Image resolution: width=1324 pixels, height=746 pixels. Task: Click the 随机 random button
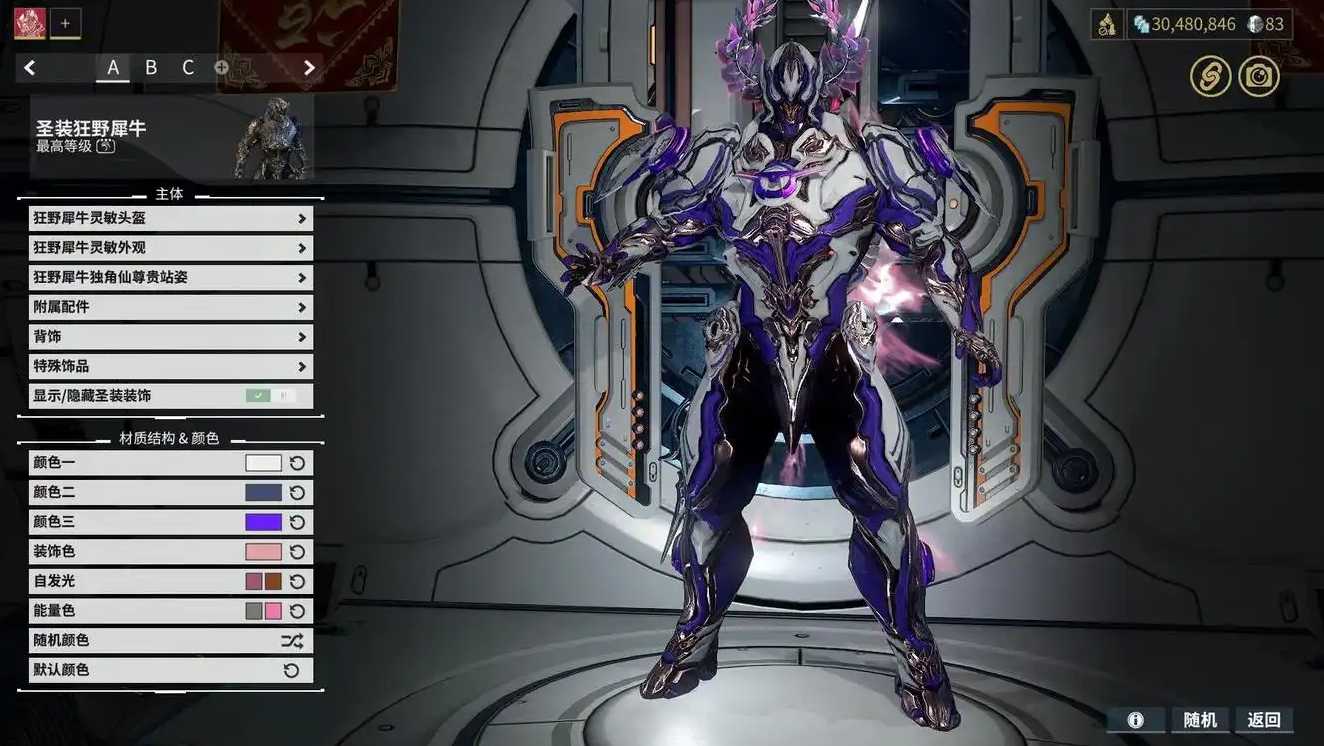coord(1200,720)
